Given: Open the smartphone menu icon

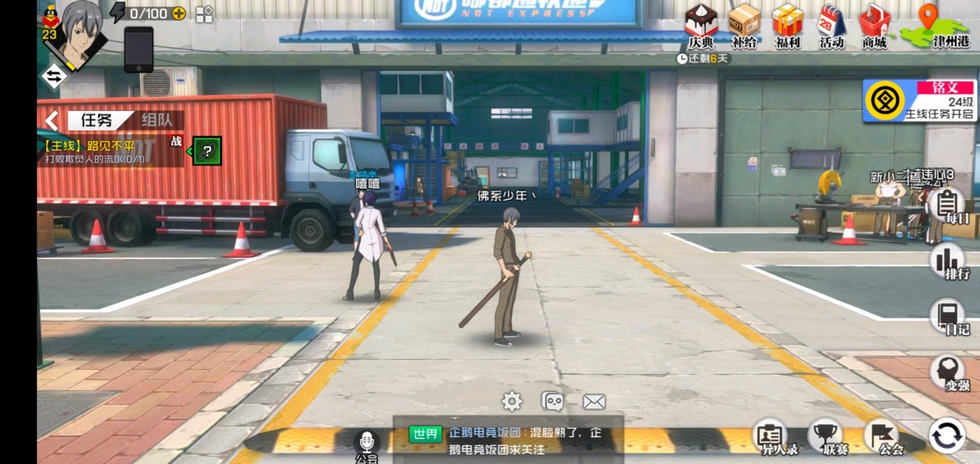Looking at the screenshot, I should [x=139, y=48].
